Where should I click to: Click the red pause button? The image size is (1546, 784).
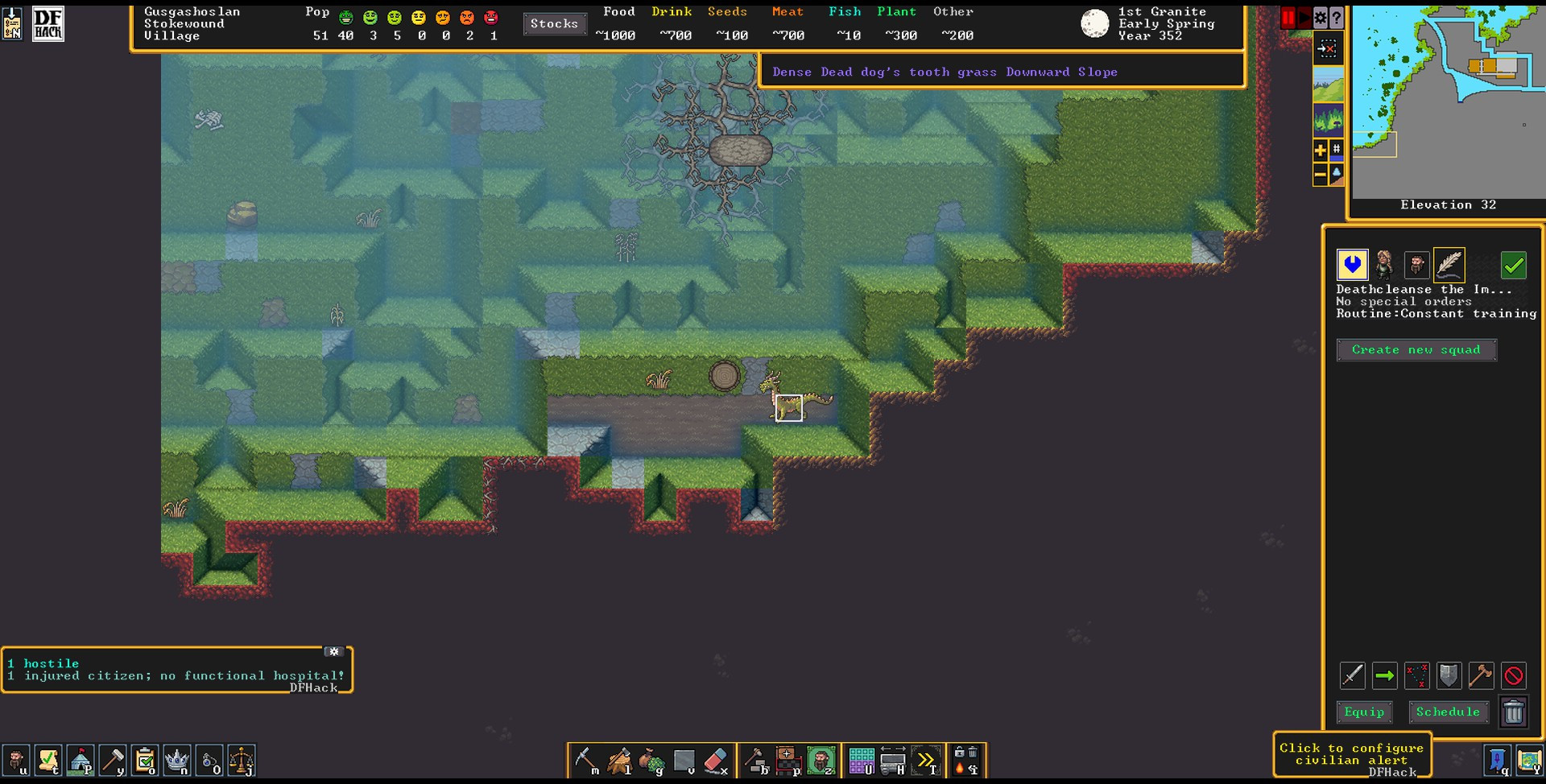[1288, 18]
